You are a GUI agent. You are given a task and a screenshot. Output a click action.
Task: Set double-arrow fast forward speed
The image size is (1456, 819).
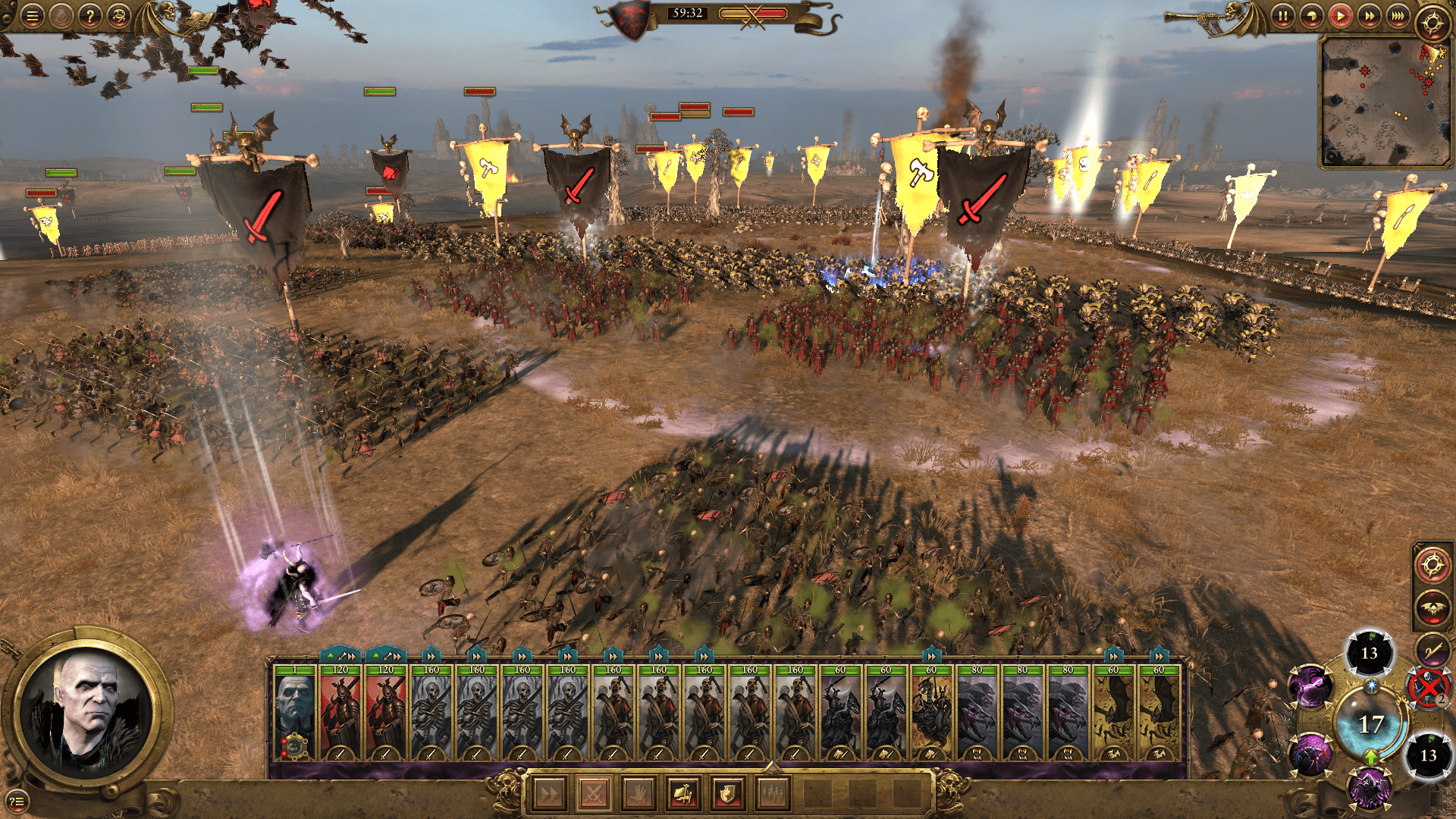pos(1369,16)
